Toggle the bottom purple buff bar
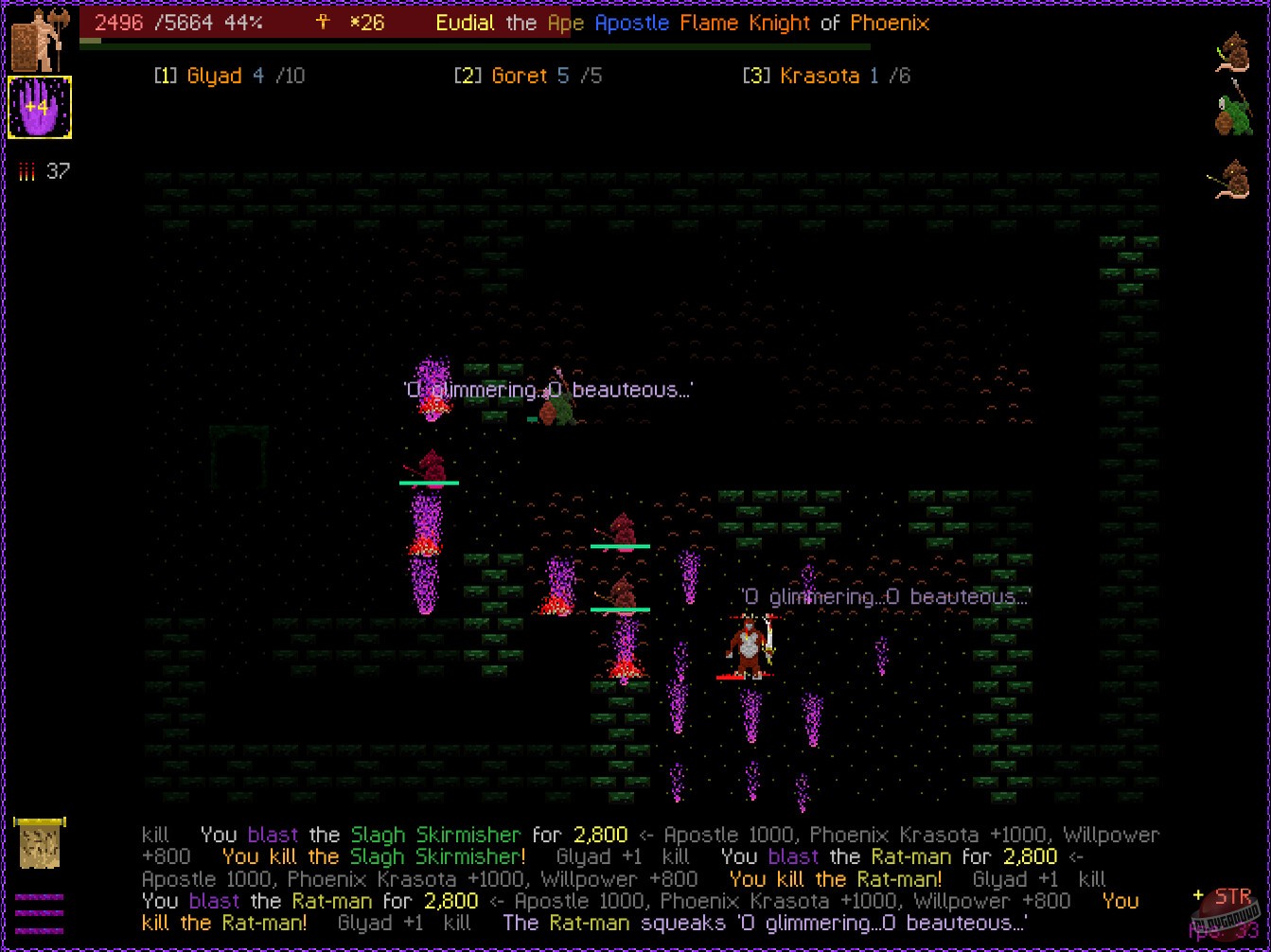The image size is (1271, 952). tap(42, 931)
